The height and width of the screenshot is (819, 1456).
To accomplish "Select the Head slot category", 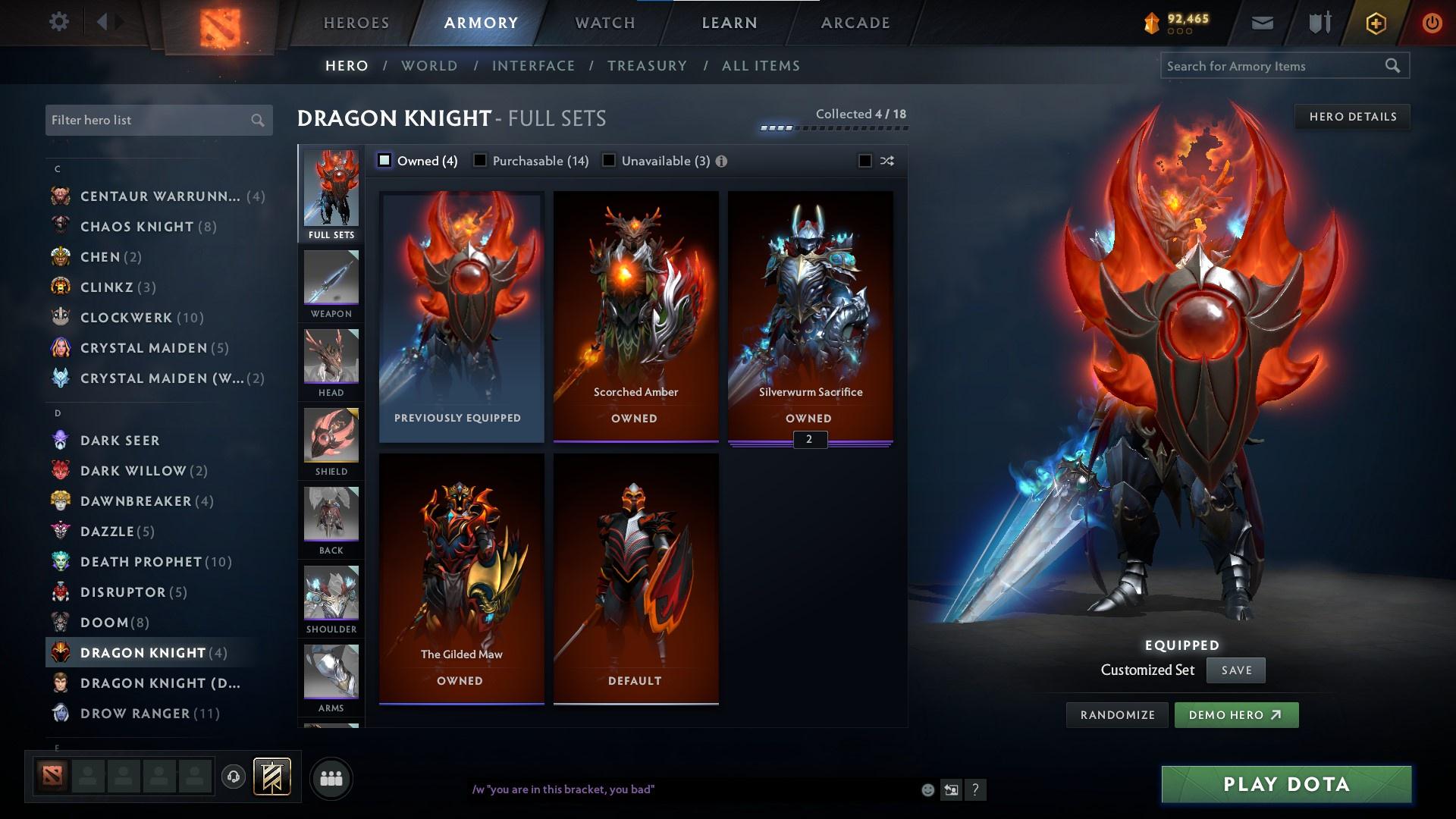I will coord(331,364).
